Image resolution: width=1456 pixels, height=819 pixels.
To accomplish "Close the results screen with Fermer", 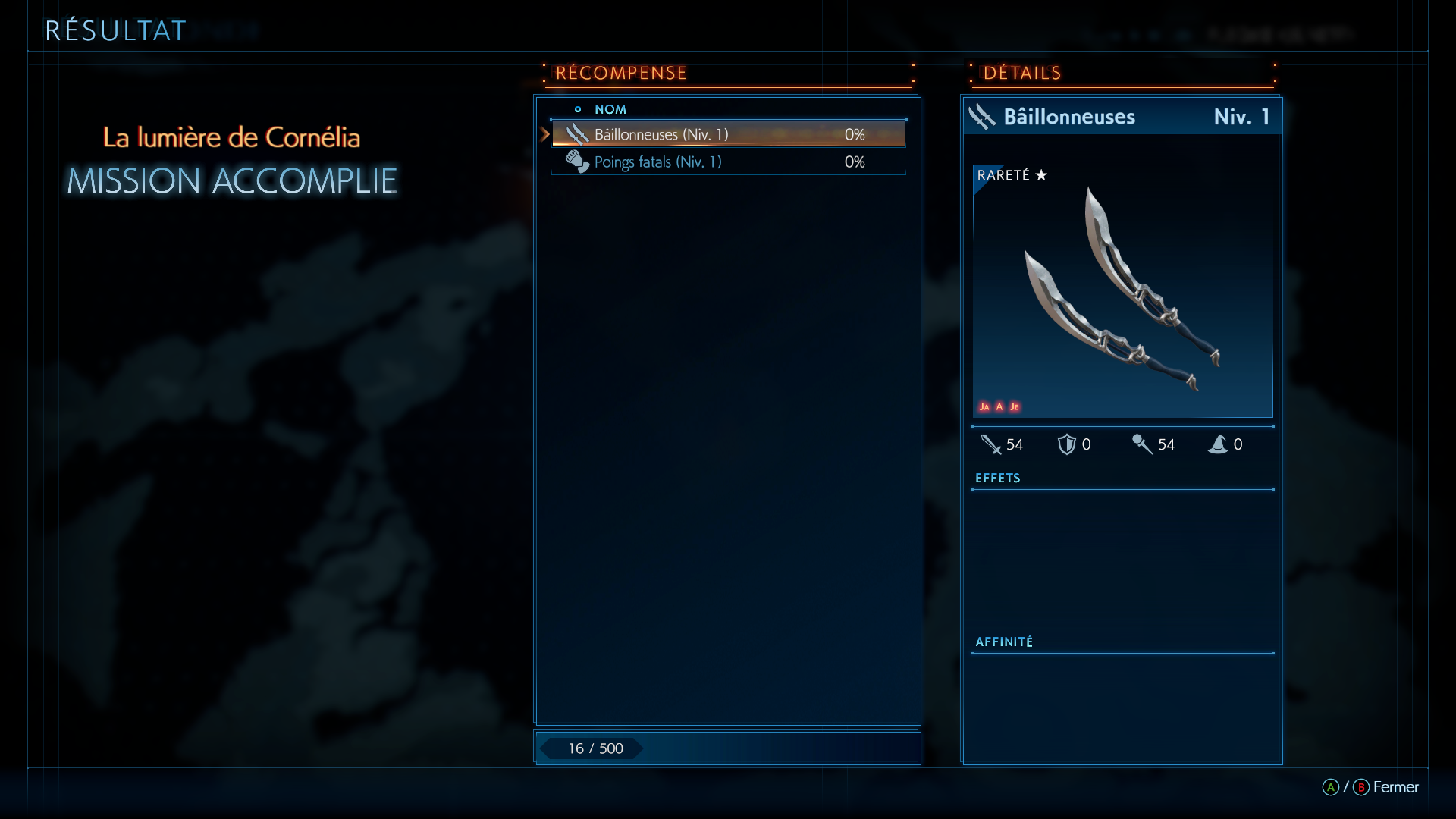I will pos(1395,787).
